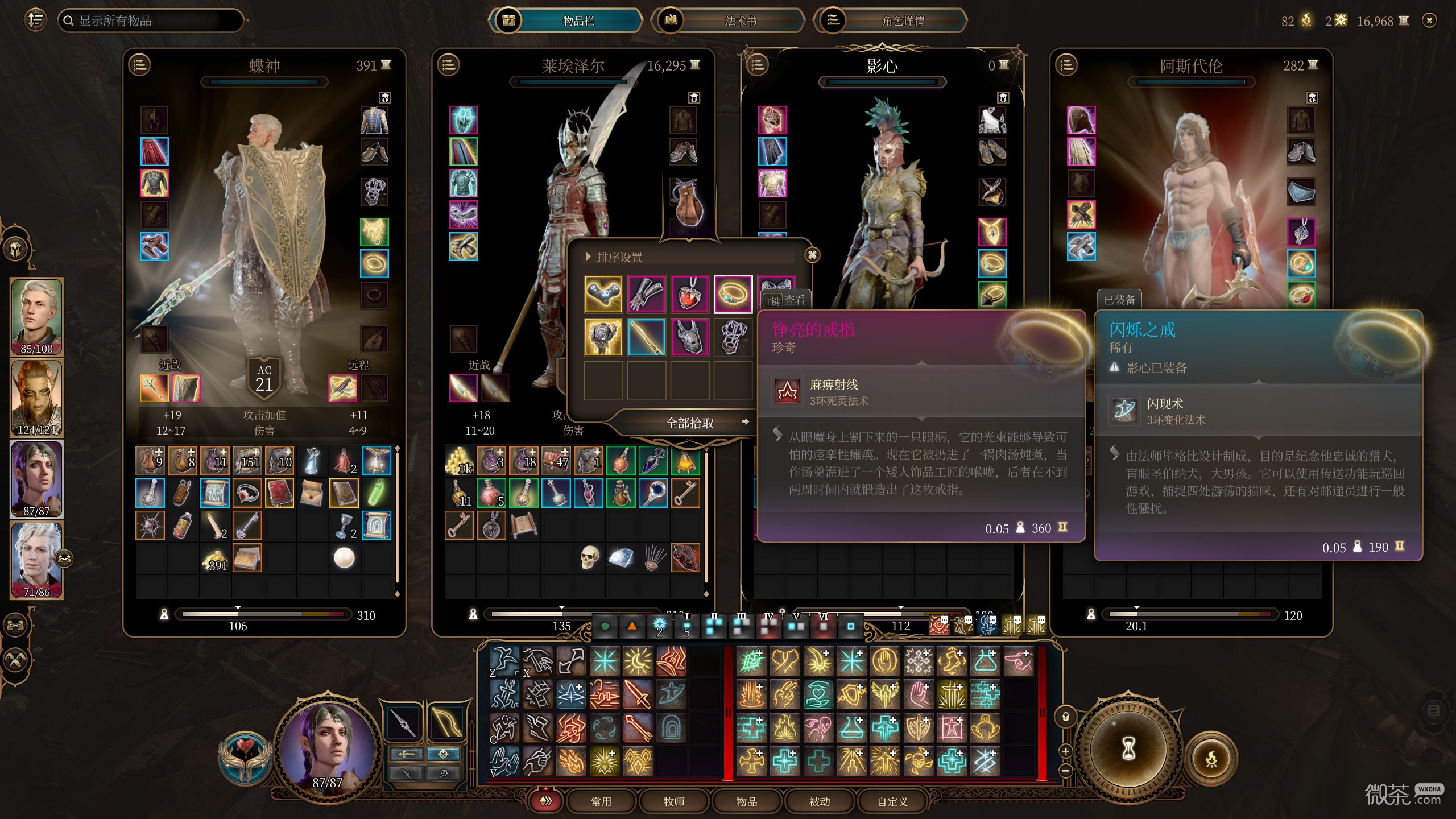This screenshot has width=1456, height=819.
Task: Switch hotbar to the 牧师 cleric tab
Action: pyautogui.click(x=673, y=801)
